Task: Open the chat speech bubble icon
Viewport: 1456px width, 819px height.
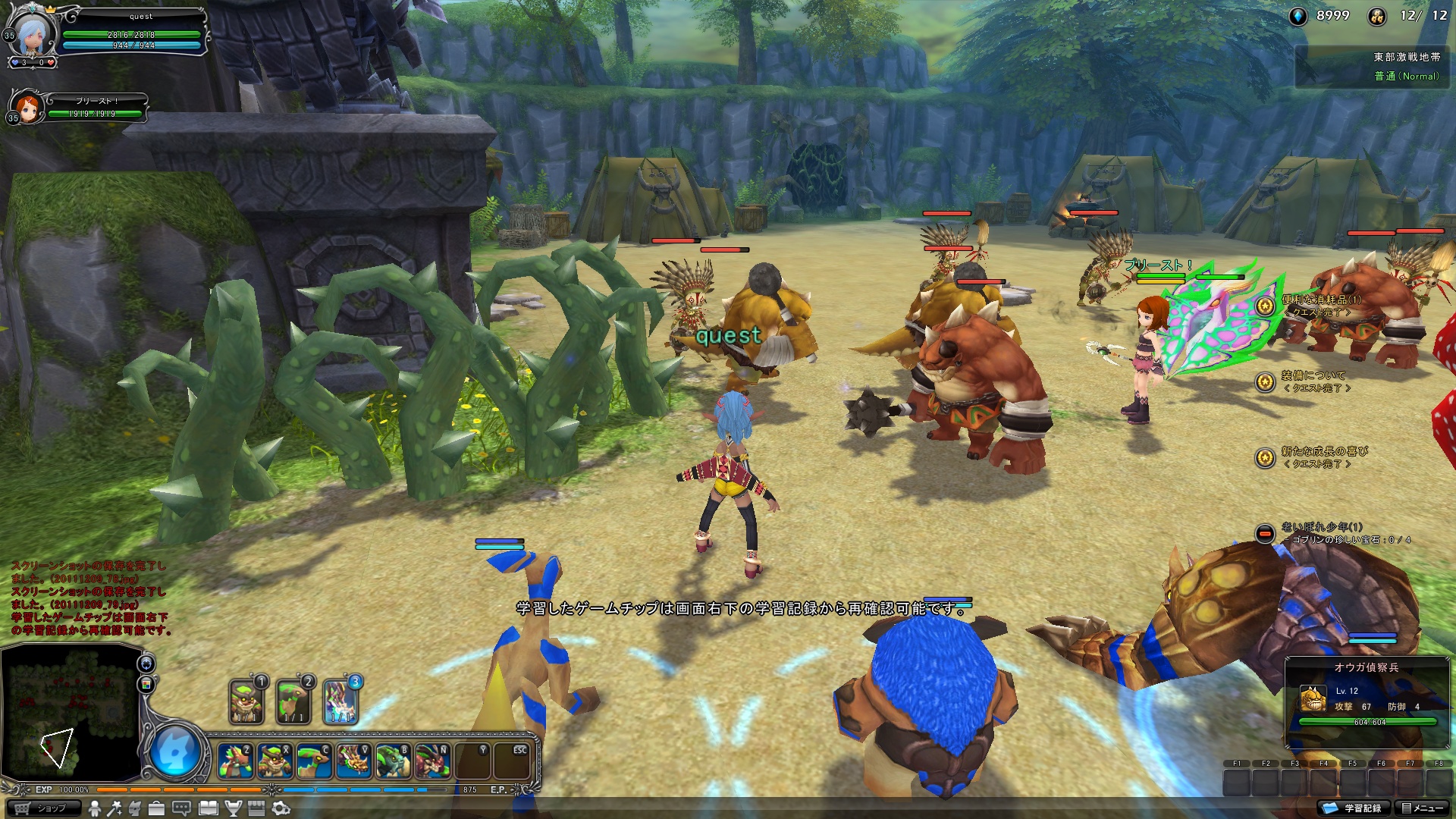Action: tap(182, 808)
